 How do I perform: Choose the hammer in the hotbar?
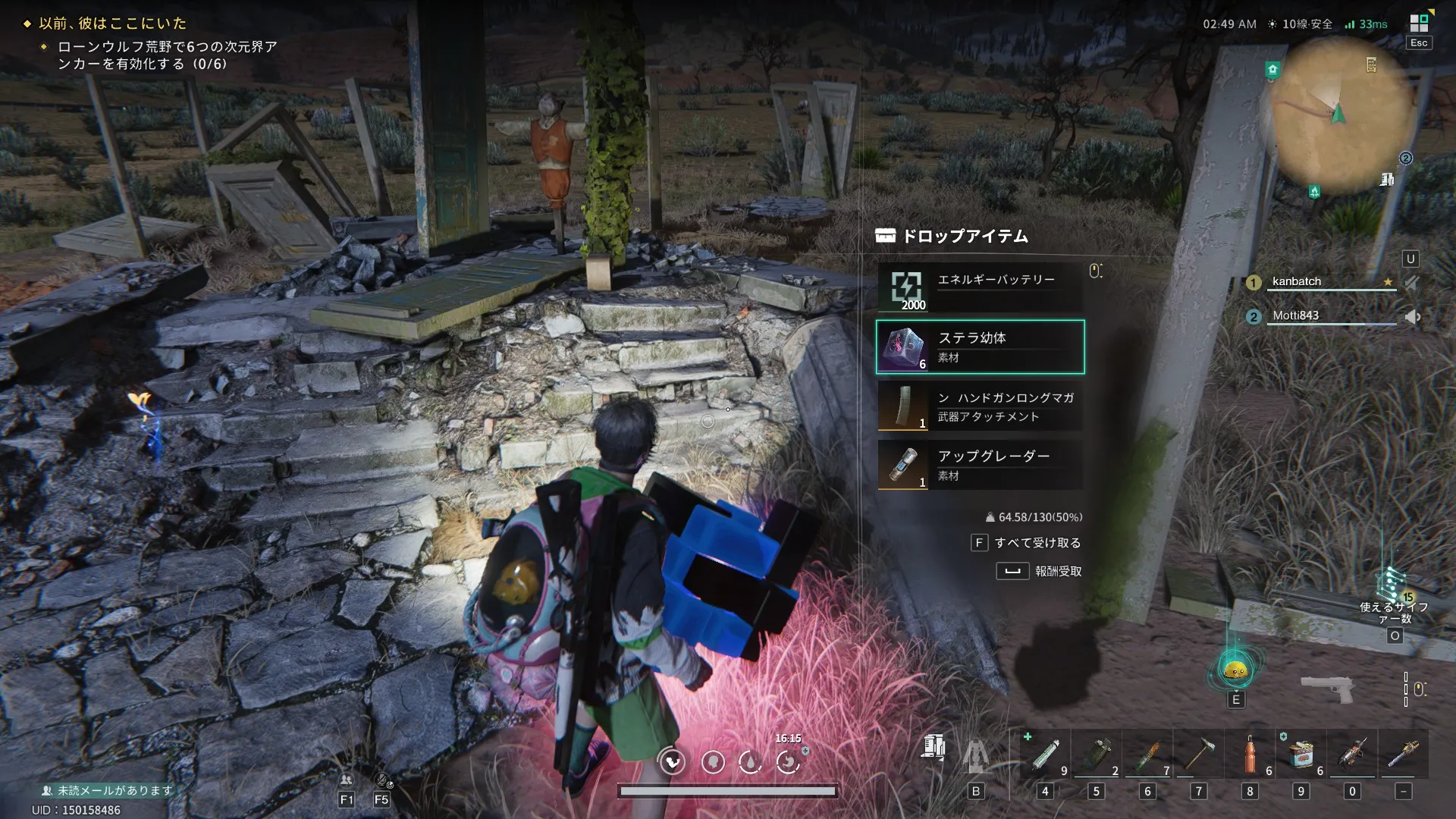[1199, 755]
